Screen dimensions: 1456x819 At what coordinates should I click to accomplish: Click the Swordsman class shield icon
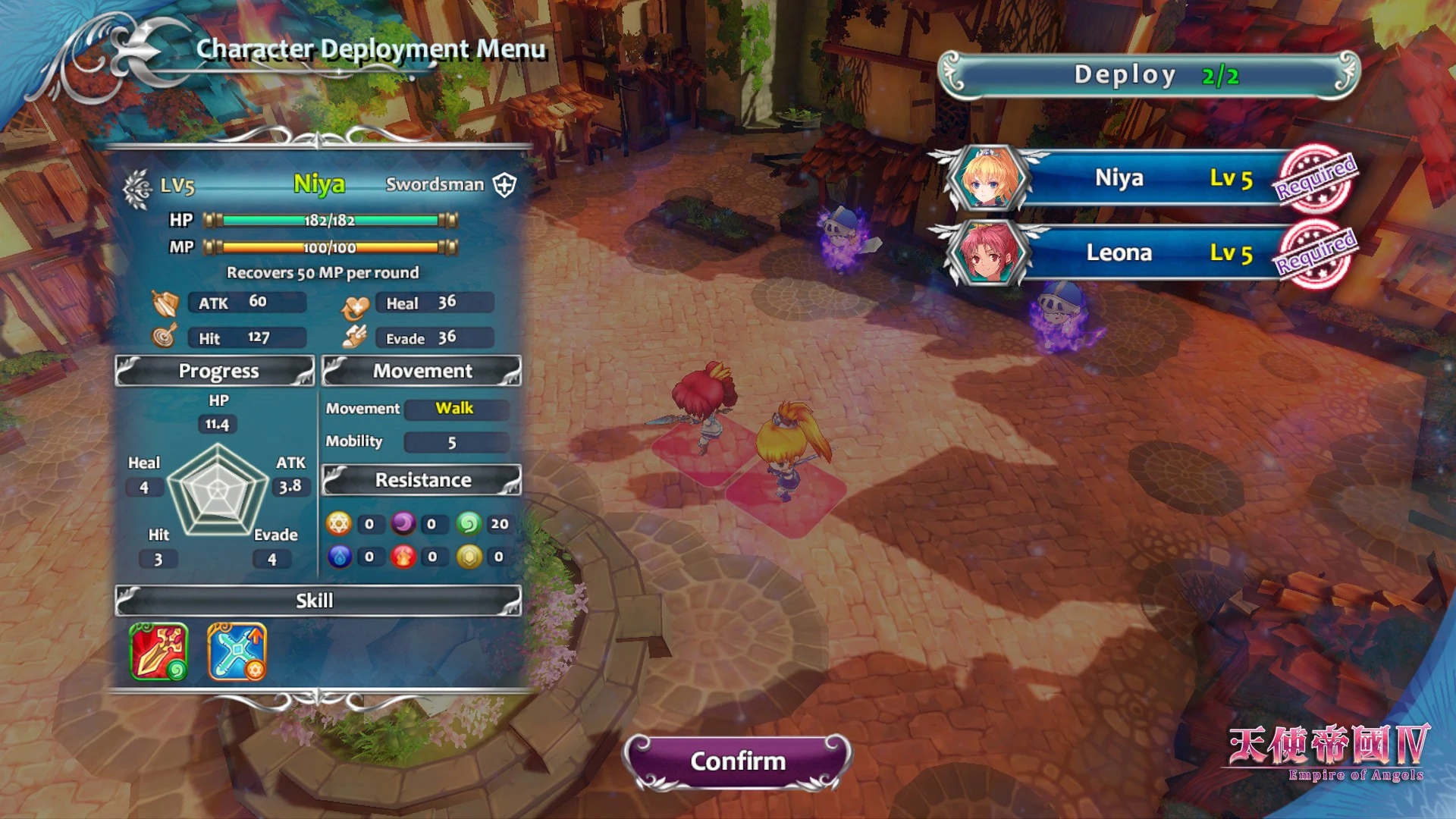click(505, 184)
